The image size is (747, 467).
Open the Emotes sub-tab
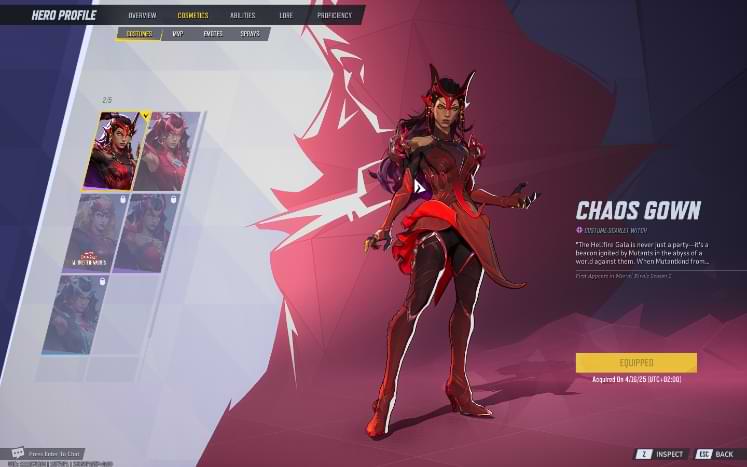pyautogui.click(x=212, y=34)
